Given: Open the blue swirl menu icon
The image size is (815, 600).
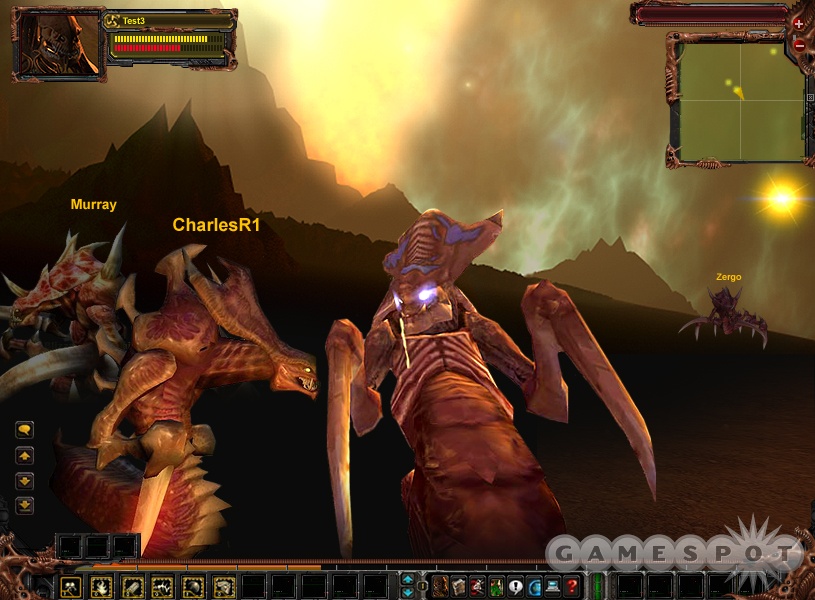Looking at the screenshot, I should [x=534, y=587].
